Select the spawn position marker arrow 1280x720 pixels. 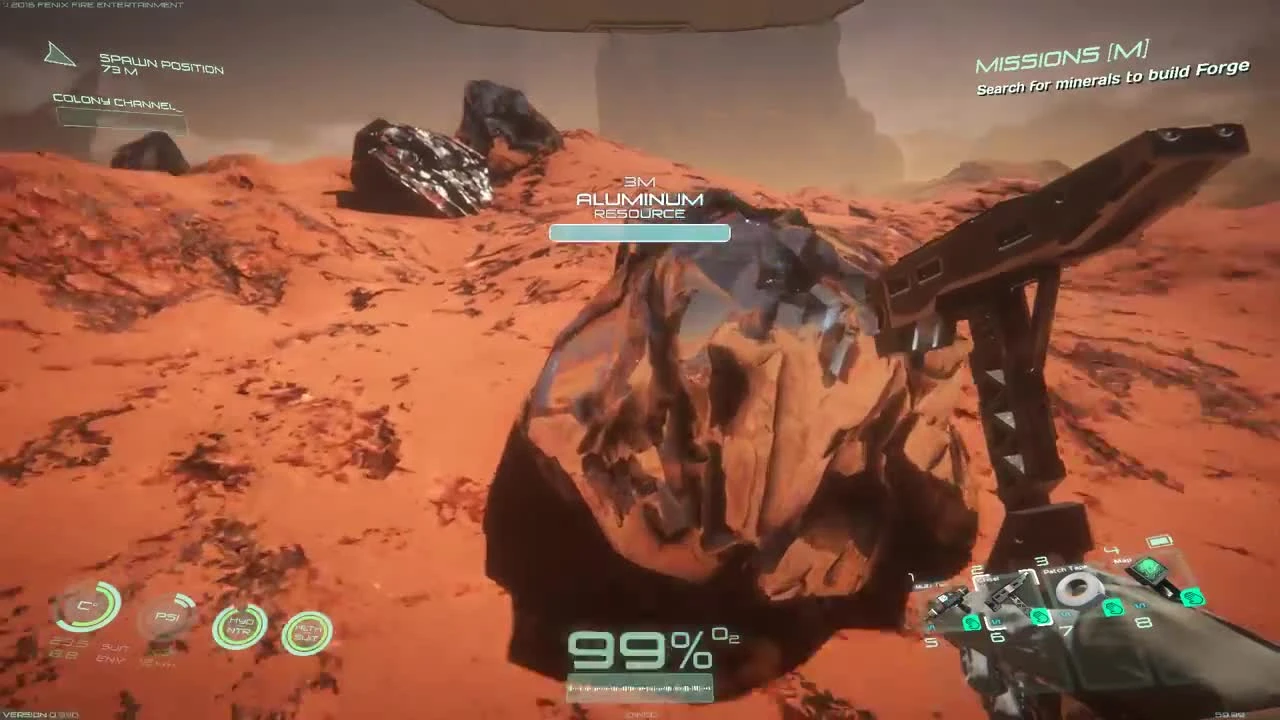point(60,56)
